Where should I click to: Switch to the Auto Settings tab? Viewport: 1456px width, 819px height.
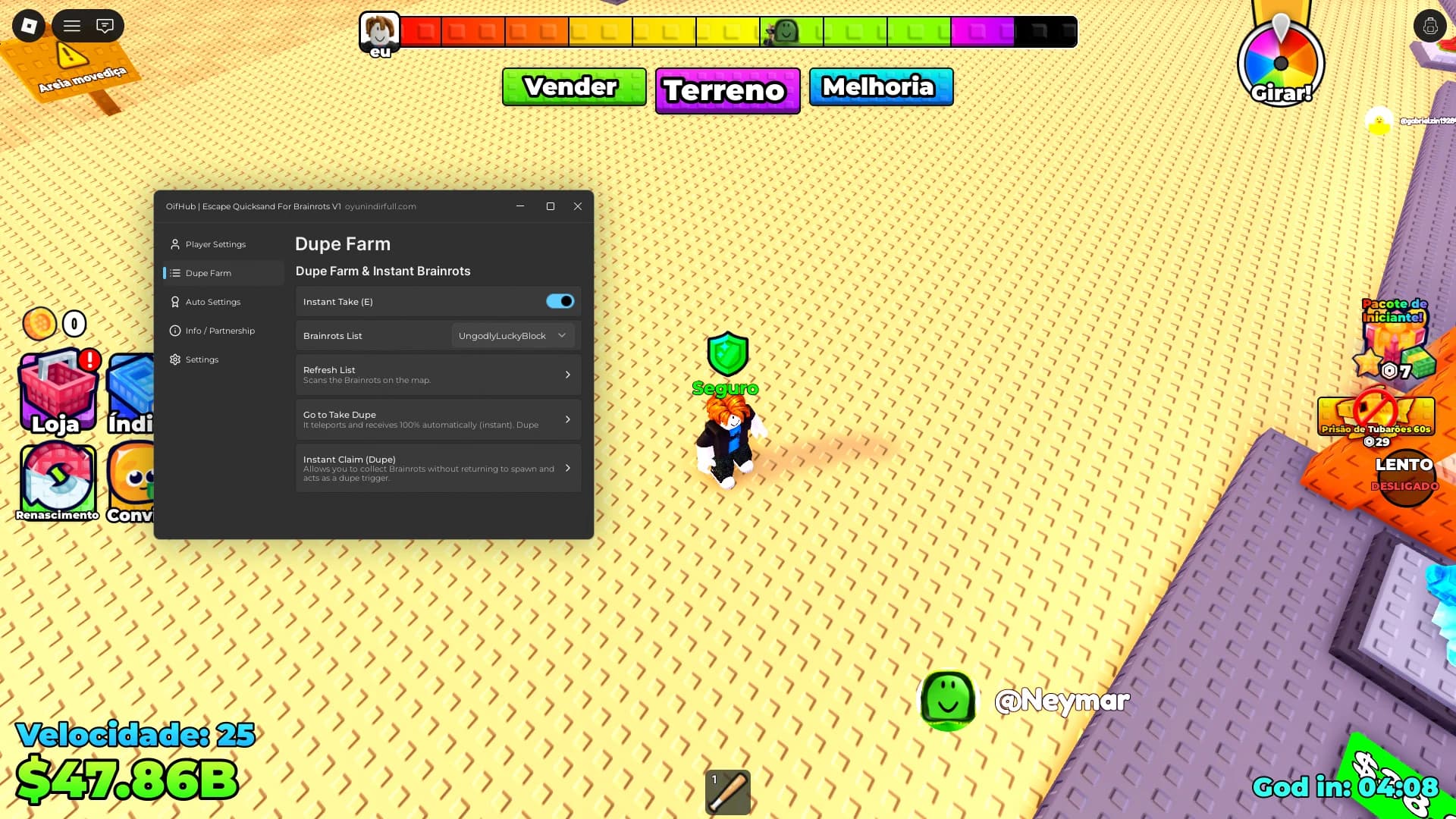point(212,302)
